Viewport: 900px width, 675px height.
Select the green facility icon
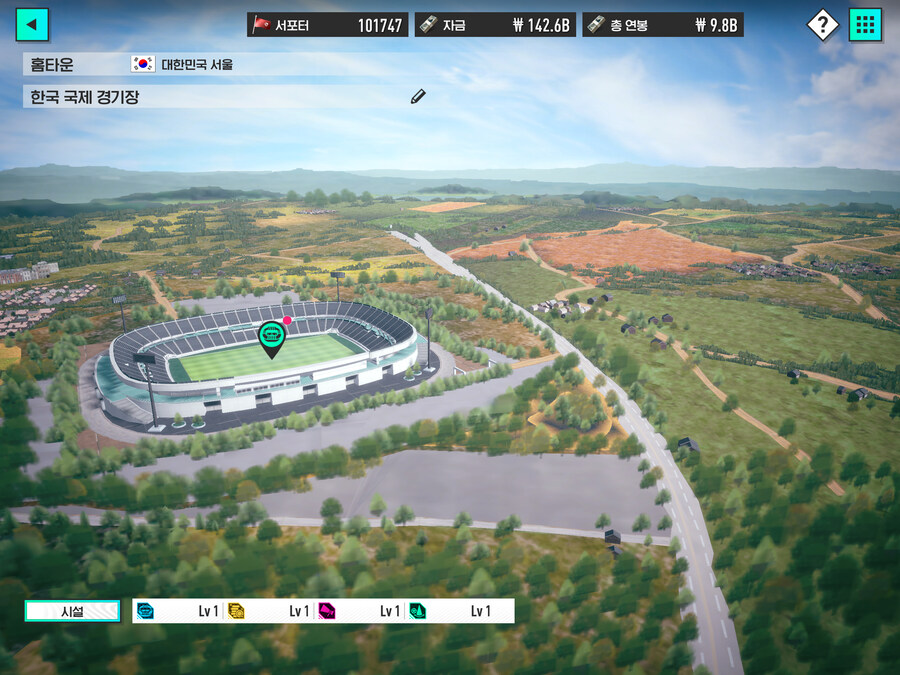point(417,611)
